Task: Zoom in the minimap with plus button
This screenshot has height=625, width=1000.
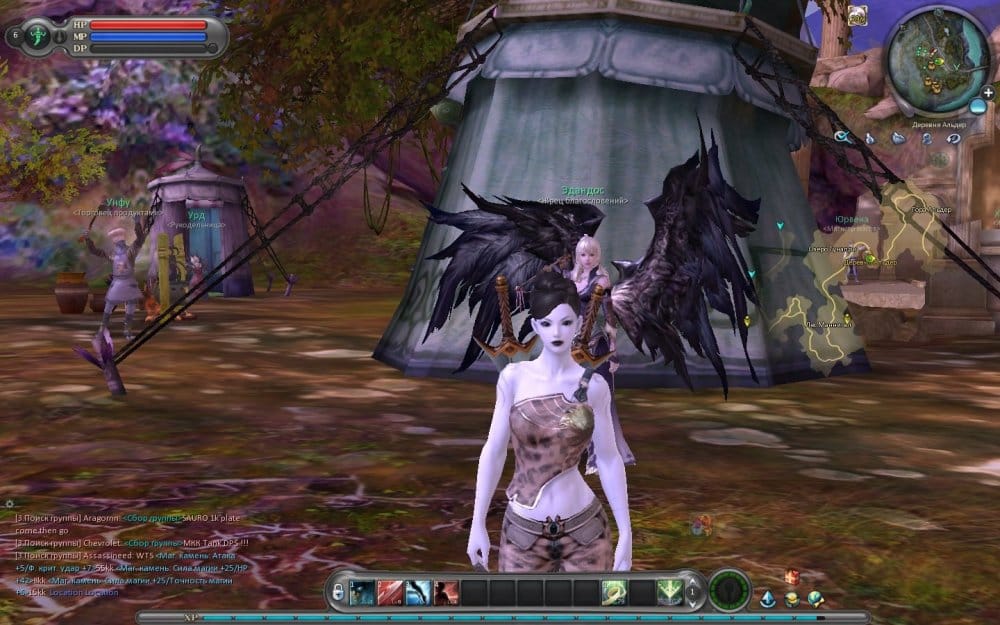Action: pos(988,92)
